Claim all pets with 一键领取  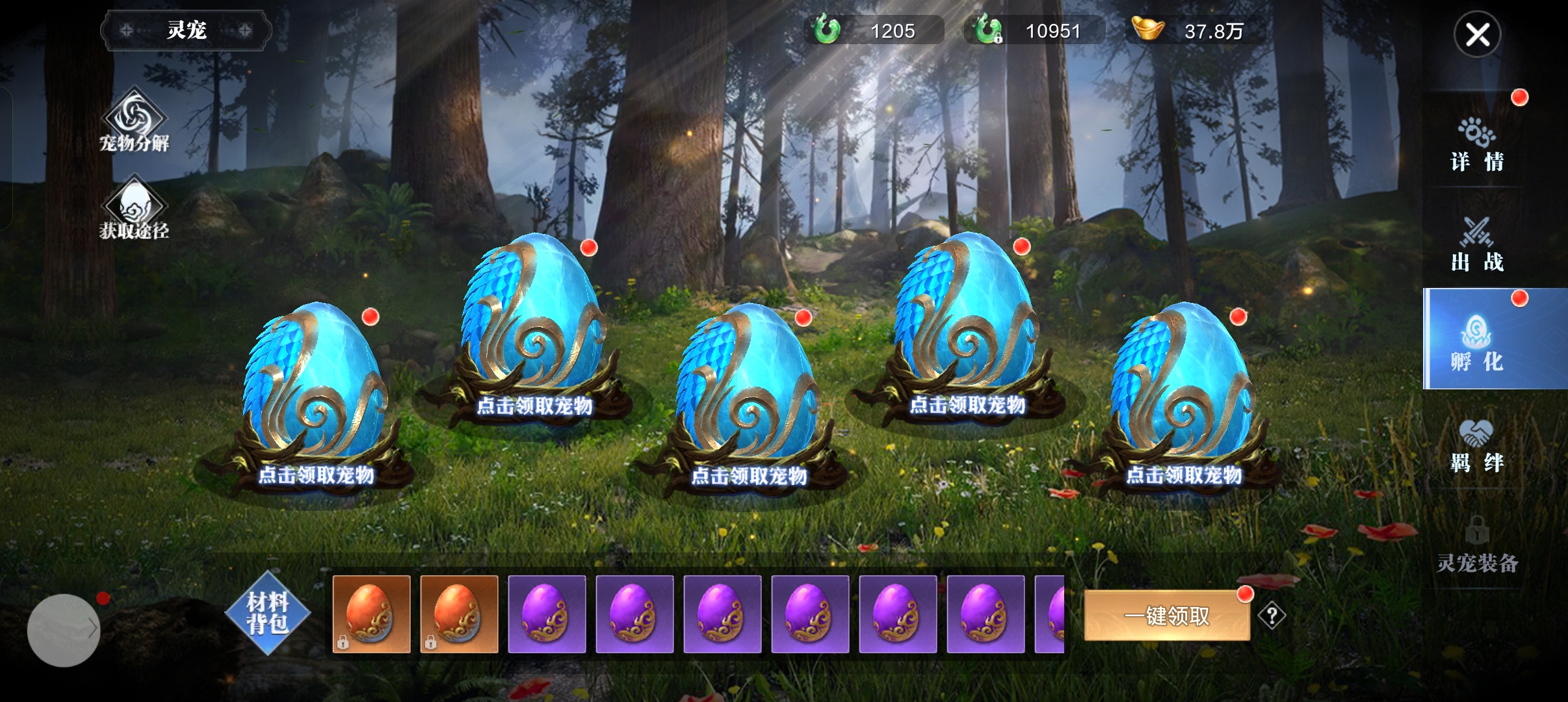(1167, 616)
